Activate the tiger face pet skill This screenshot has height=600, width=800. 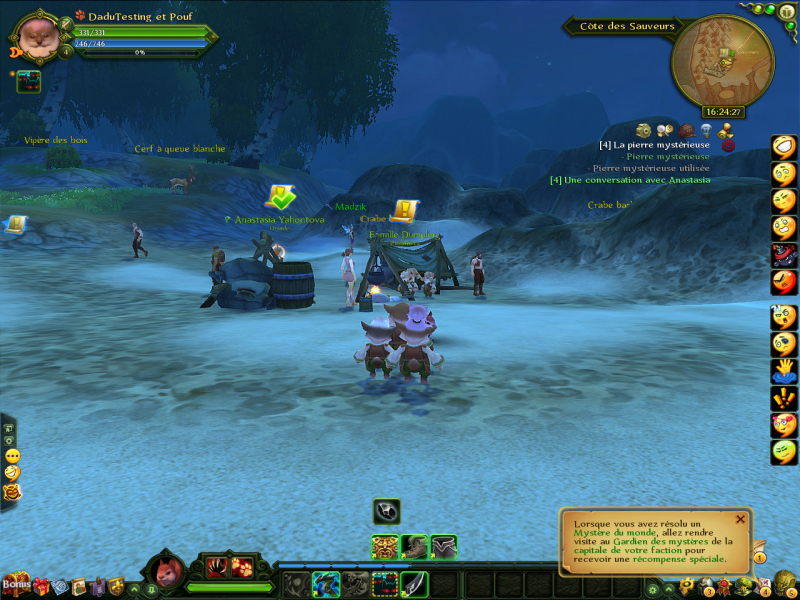click(x=387, y=547)
